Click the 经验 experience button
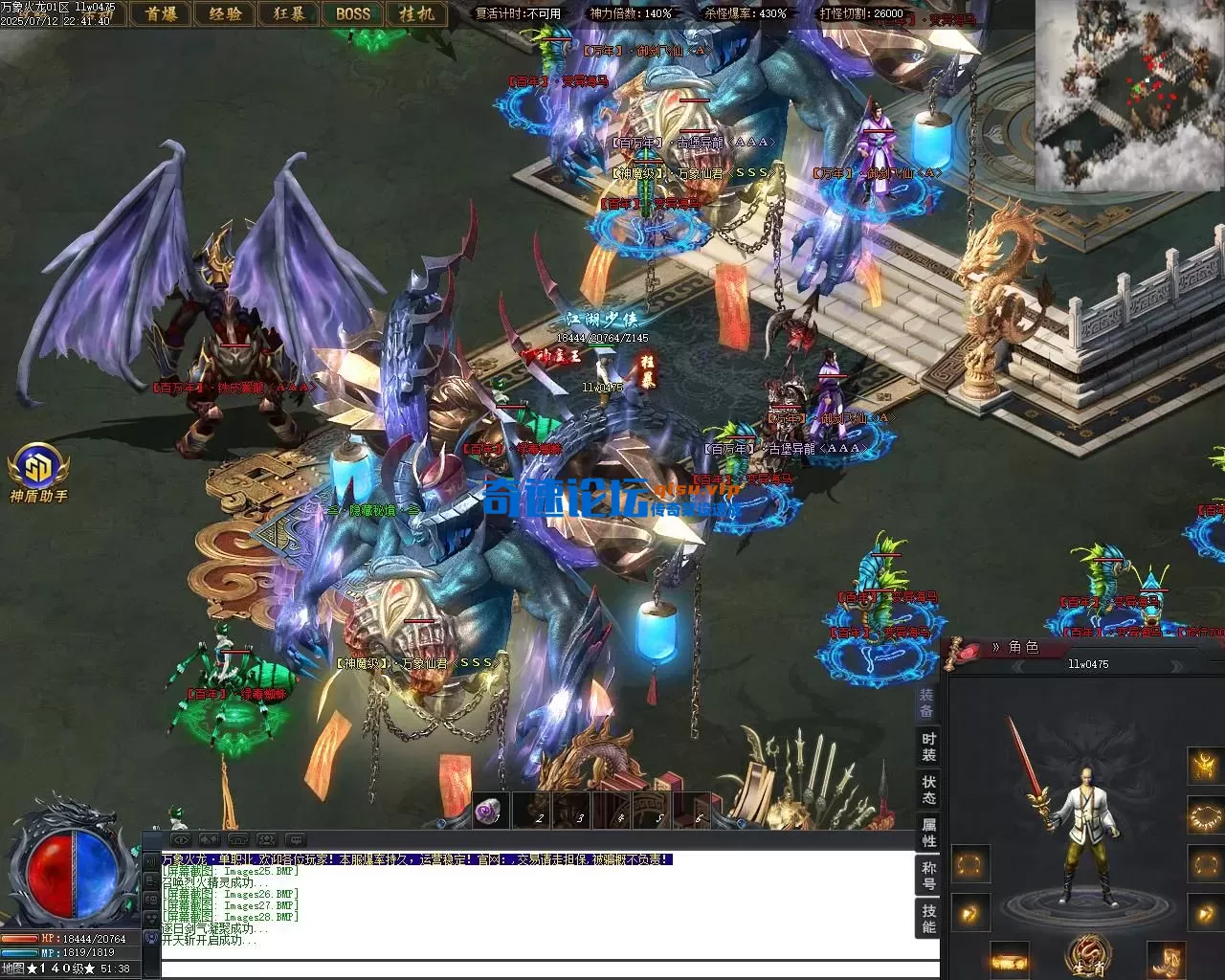Viewport: 1225px width, 980px height. pyautogui.click(x=225, y=13)
